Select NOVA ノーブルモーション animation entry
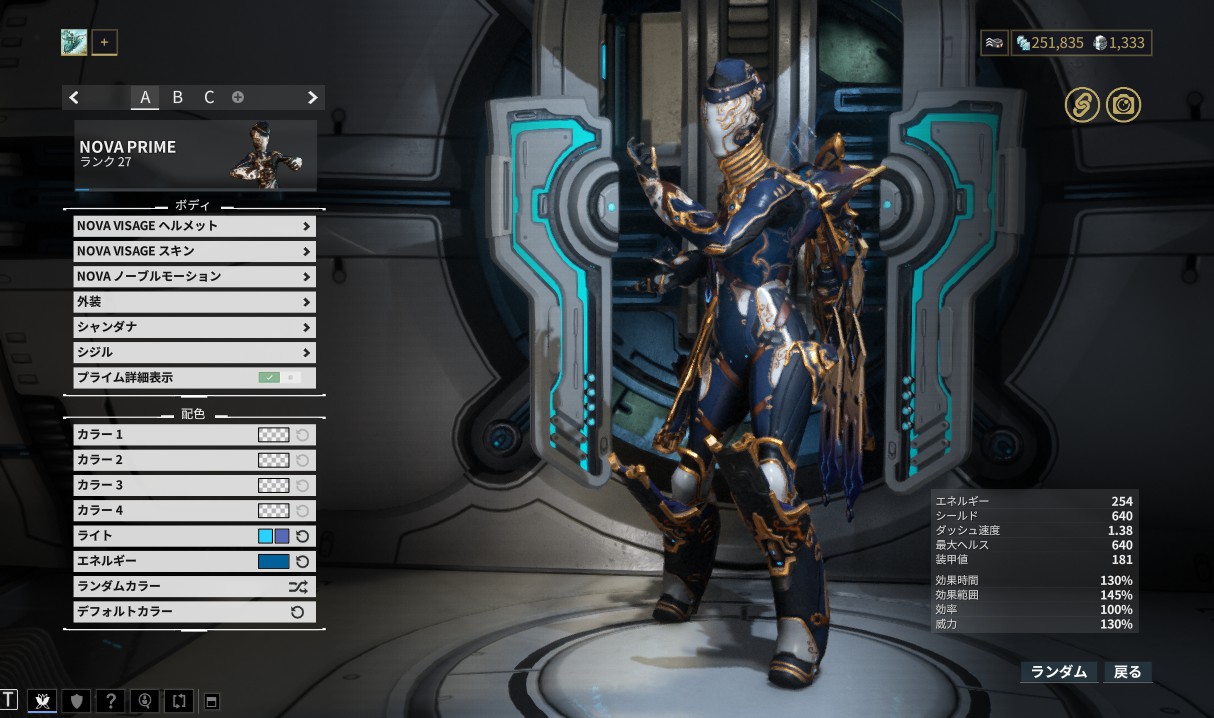1214x718 pixels. 194,276
